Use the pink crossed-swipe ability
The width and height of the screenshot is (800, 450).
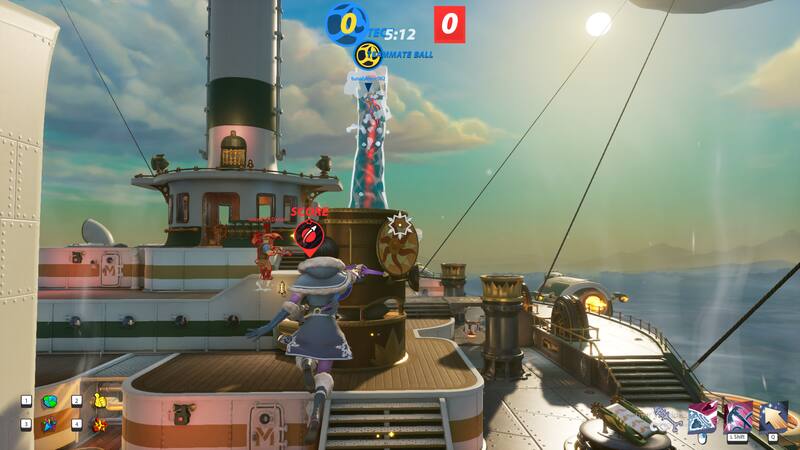point(739,416)
